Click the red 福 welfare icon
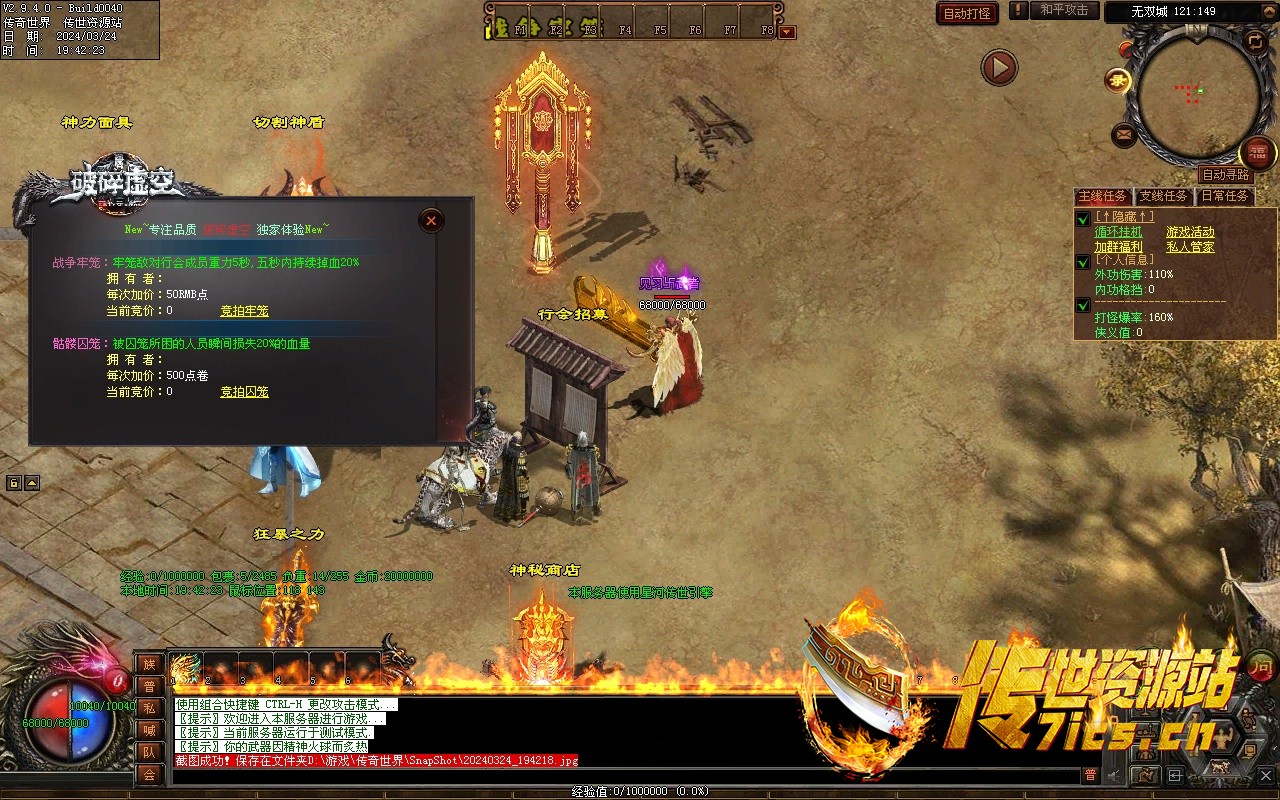Image resolution: width=1280 pixels, height=800 pixels. 1257,153
